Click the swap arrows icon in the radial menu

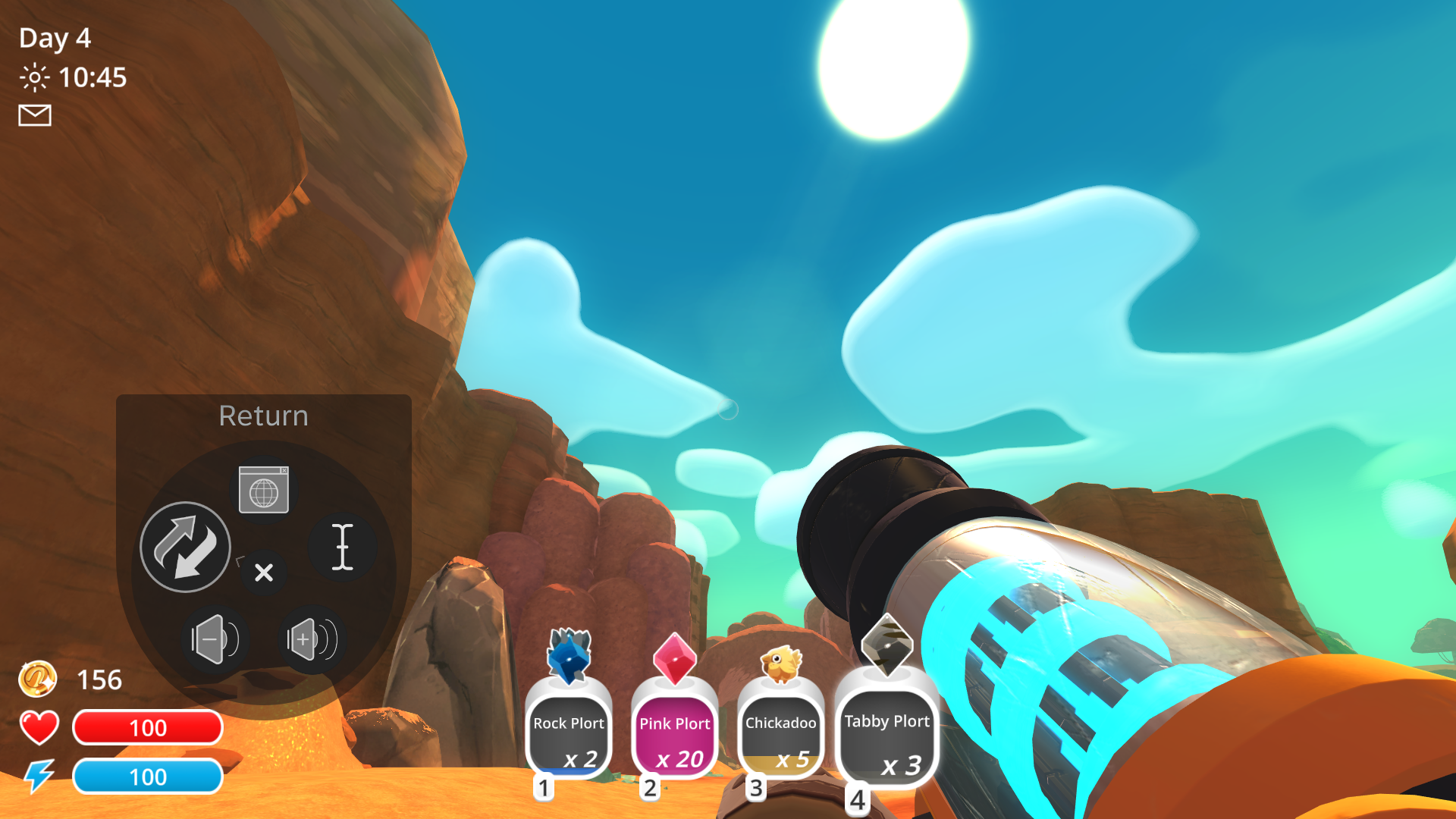point(184,548)
